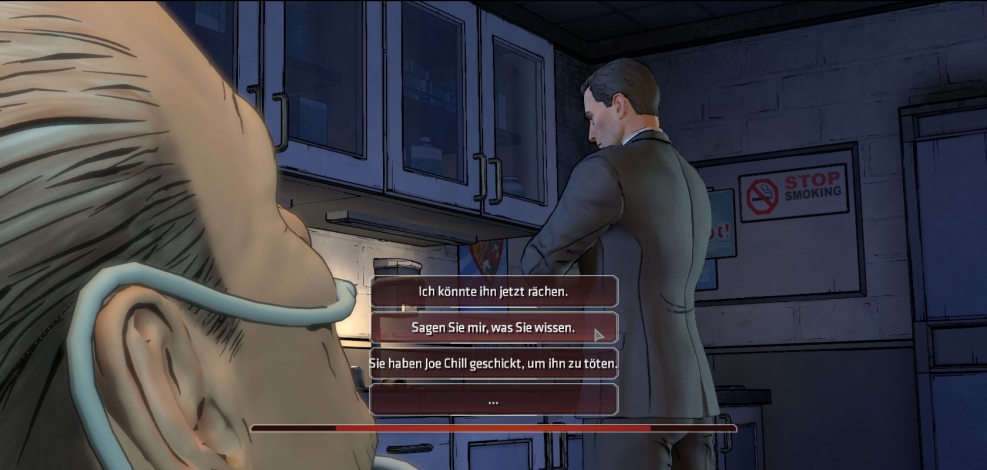Pick the Joe Chill accusation reply
The width and height of the screenshot is (987, 470).
tap(493, 362)
